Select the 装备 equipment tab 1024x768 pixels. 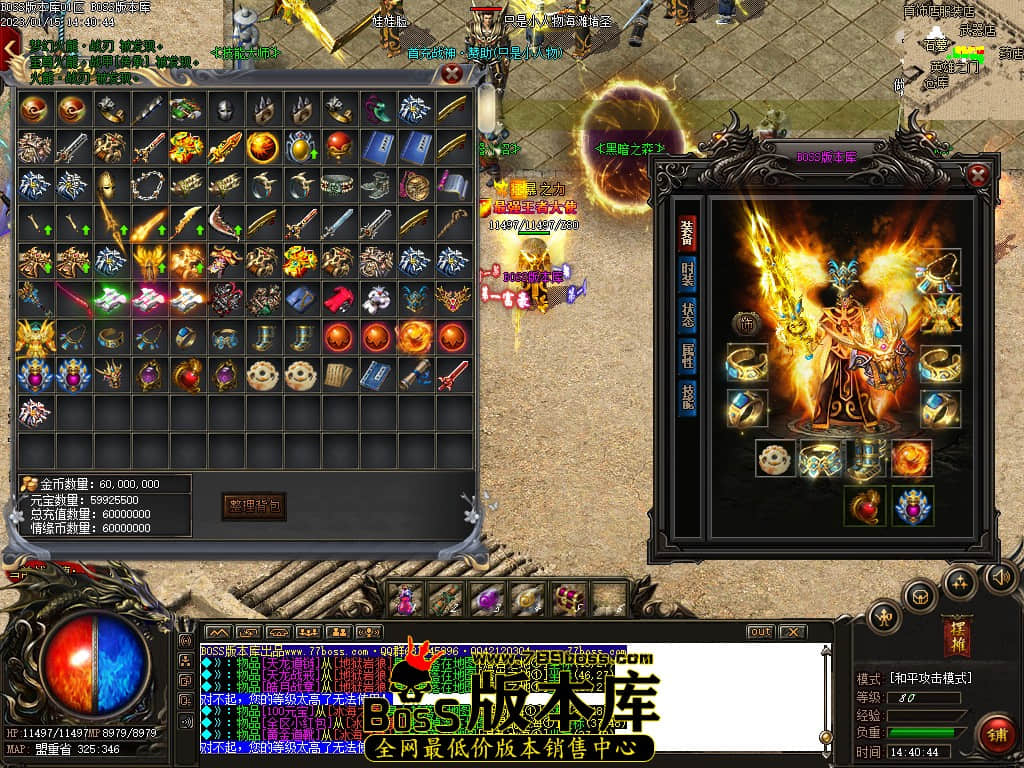point(687,232)
